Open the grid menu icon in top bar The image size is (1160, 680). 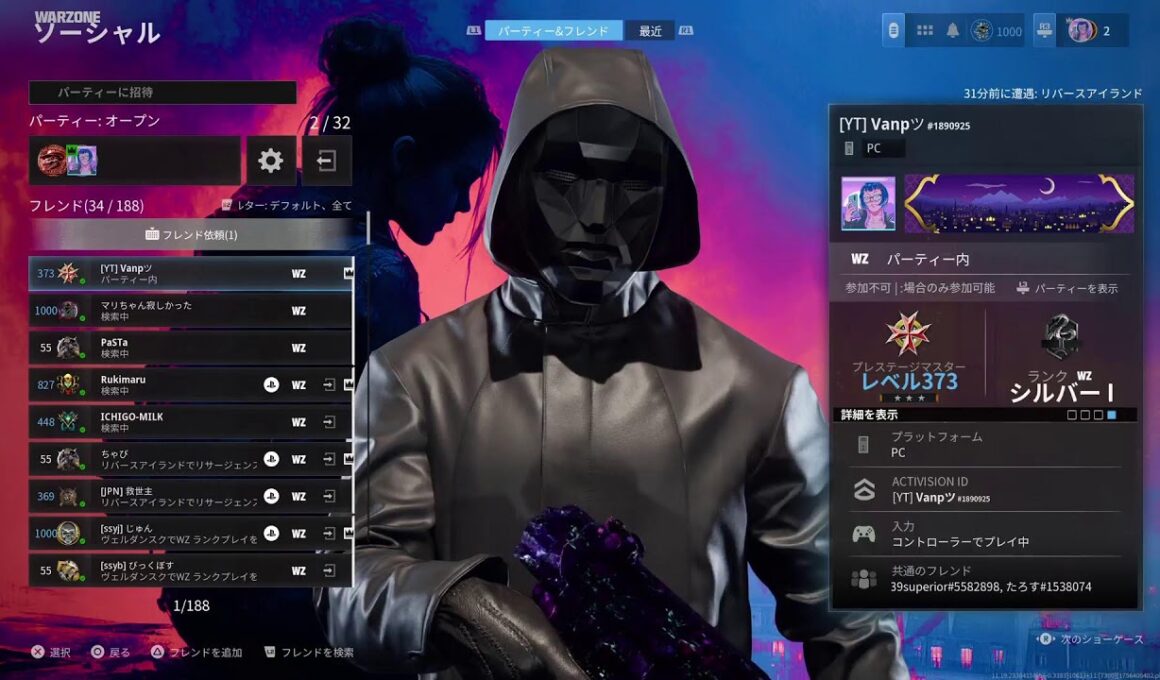pos(925,30)
